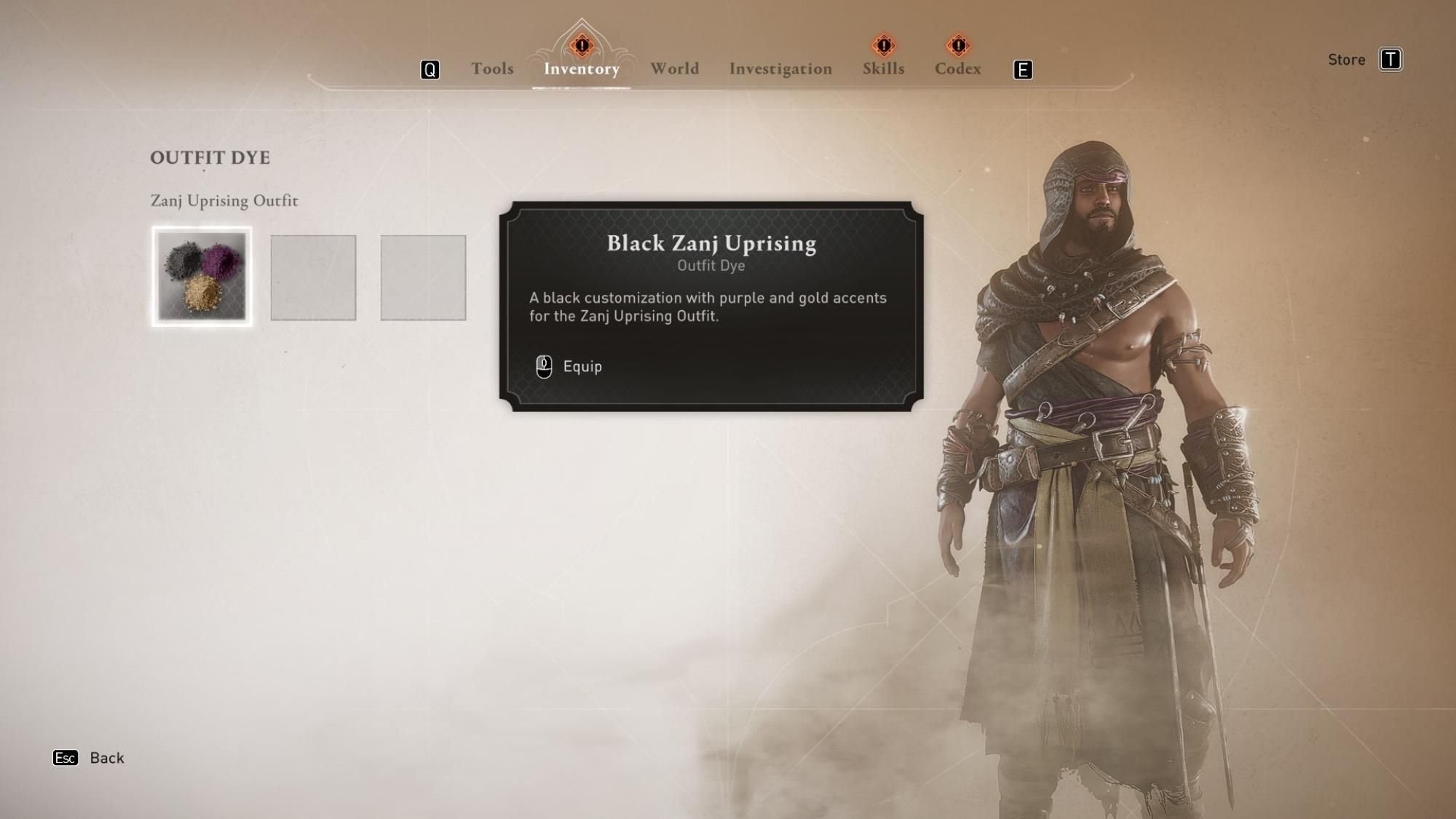Image resolution: width=1456 pixels, height=819 pixels.
Task: Click the T key icon beside Store
Action: [1391, 60]
